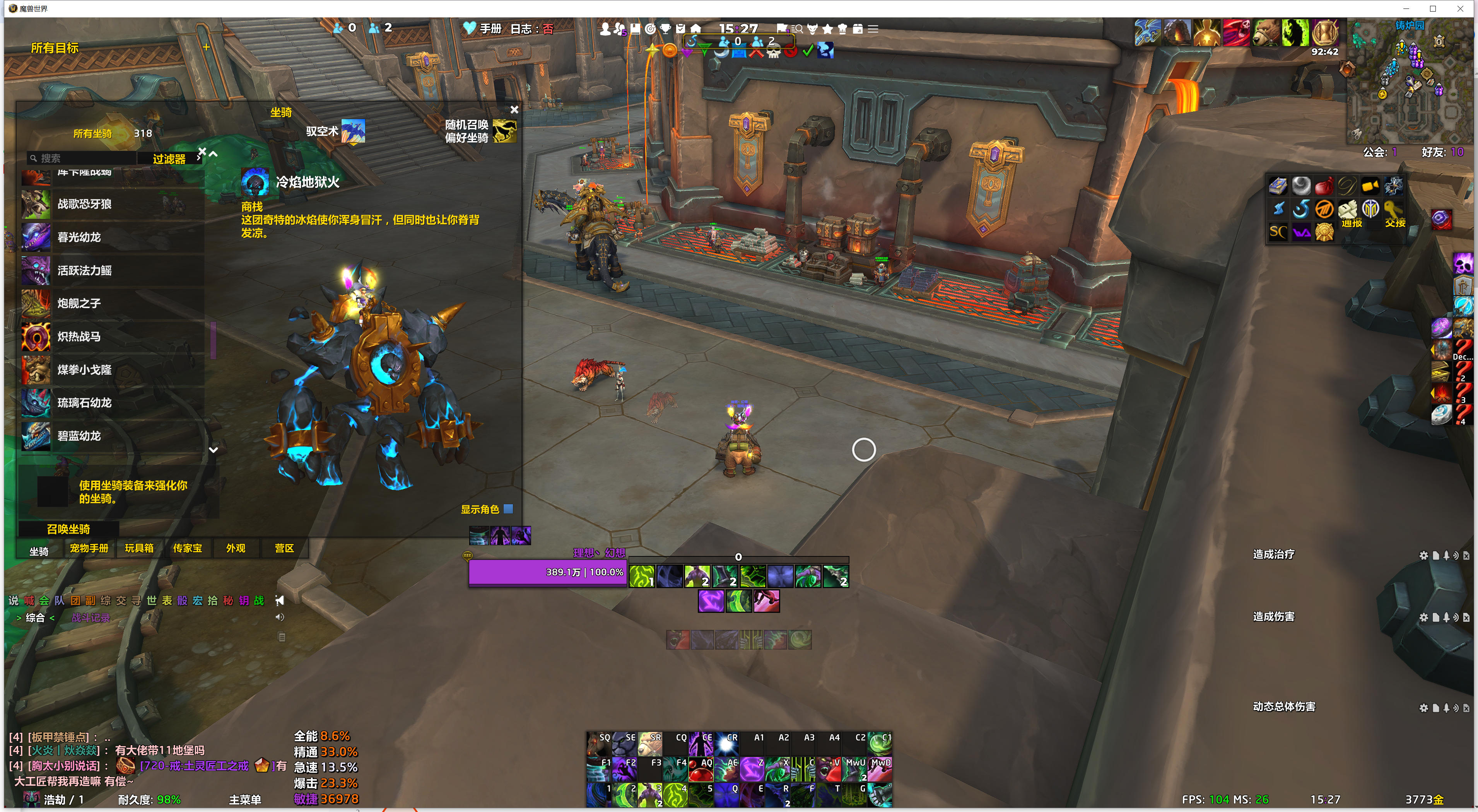Click the 召唤坐骑 summon button
This screenshot has height=812, width=1478.
coord(68,529)
